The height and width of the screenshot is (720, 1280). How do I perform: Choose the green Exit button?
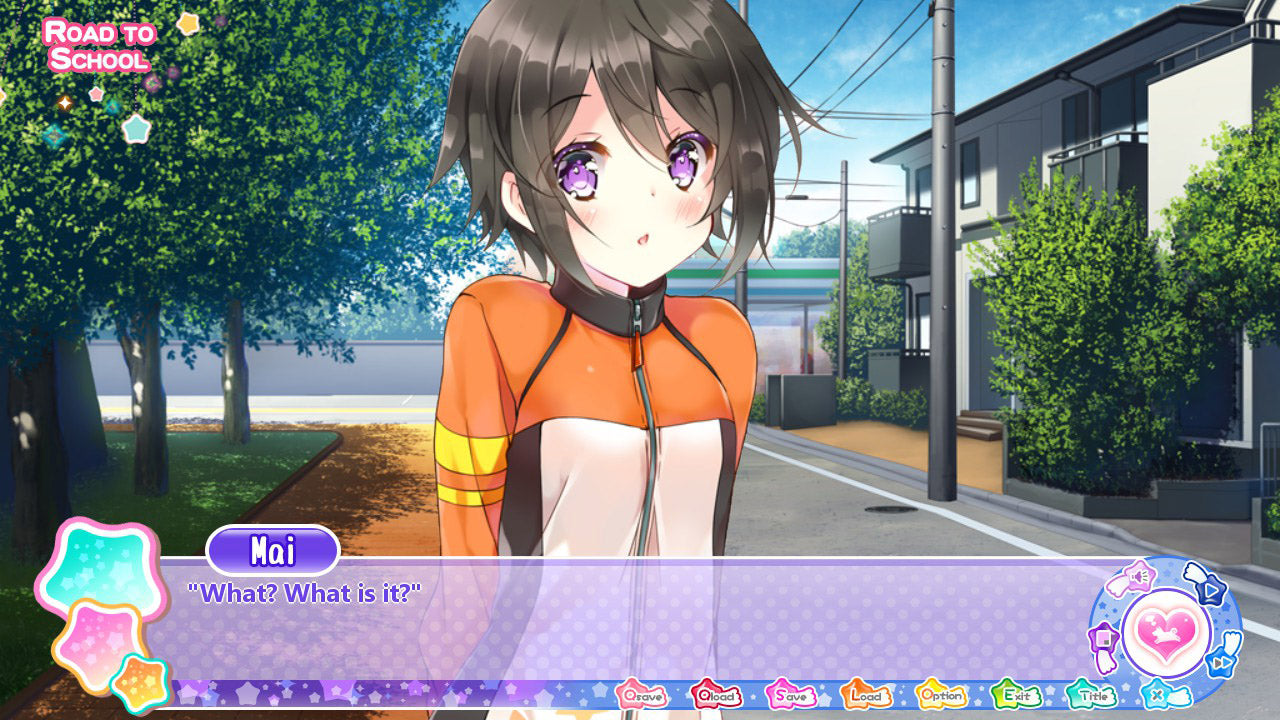click(1016, 695)
